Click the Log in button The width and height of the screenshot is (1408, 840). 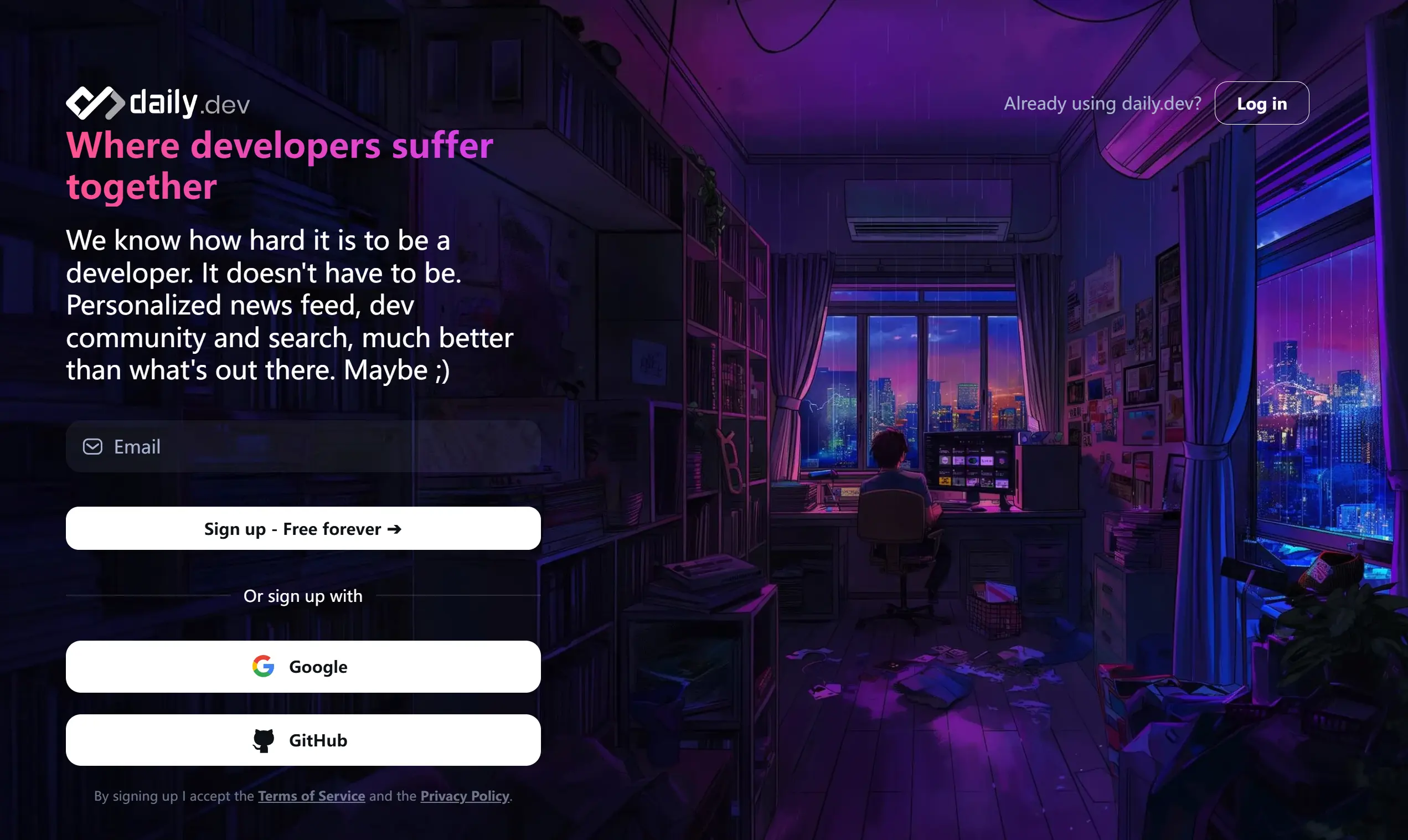click(1261, 104)
